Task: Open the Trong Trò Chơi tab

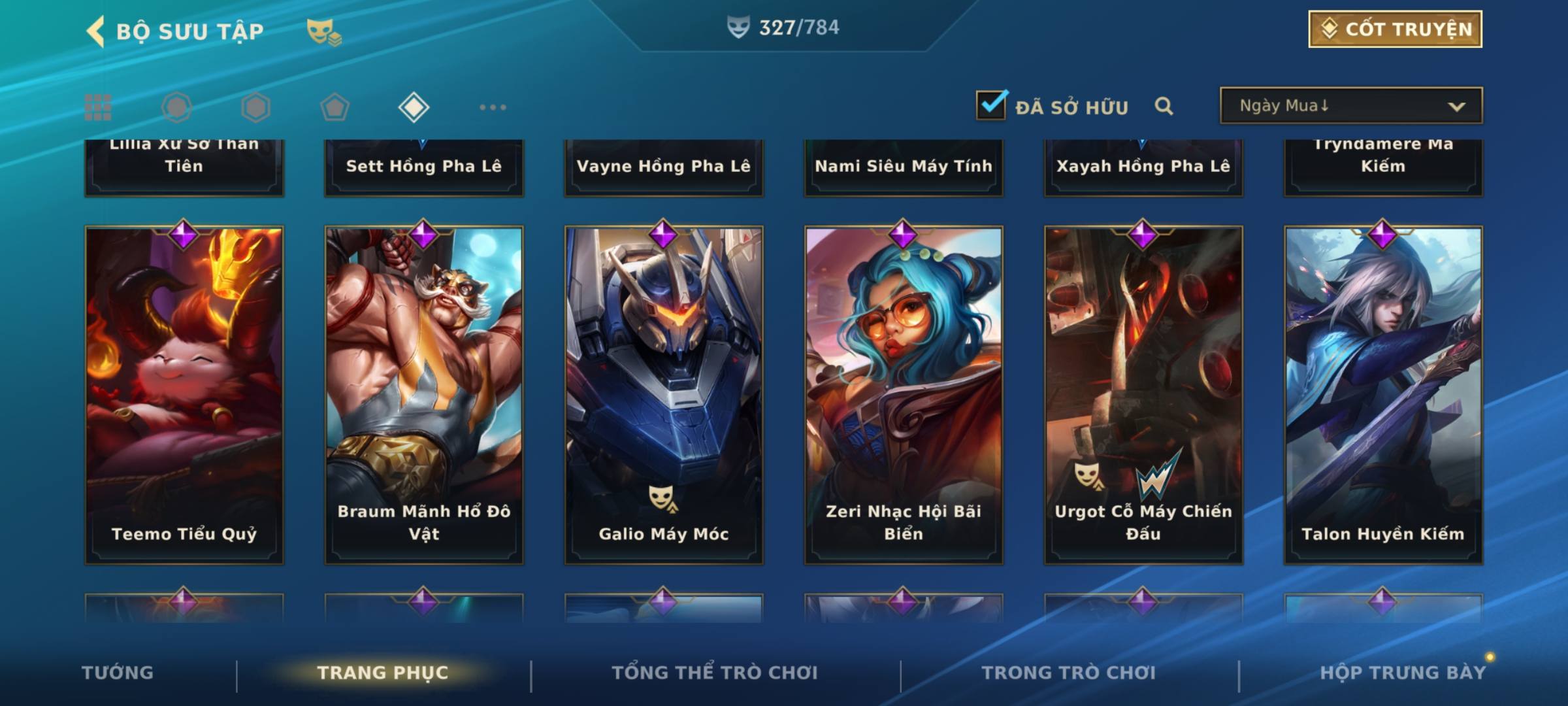Action: 1068,673
